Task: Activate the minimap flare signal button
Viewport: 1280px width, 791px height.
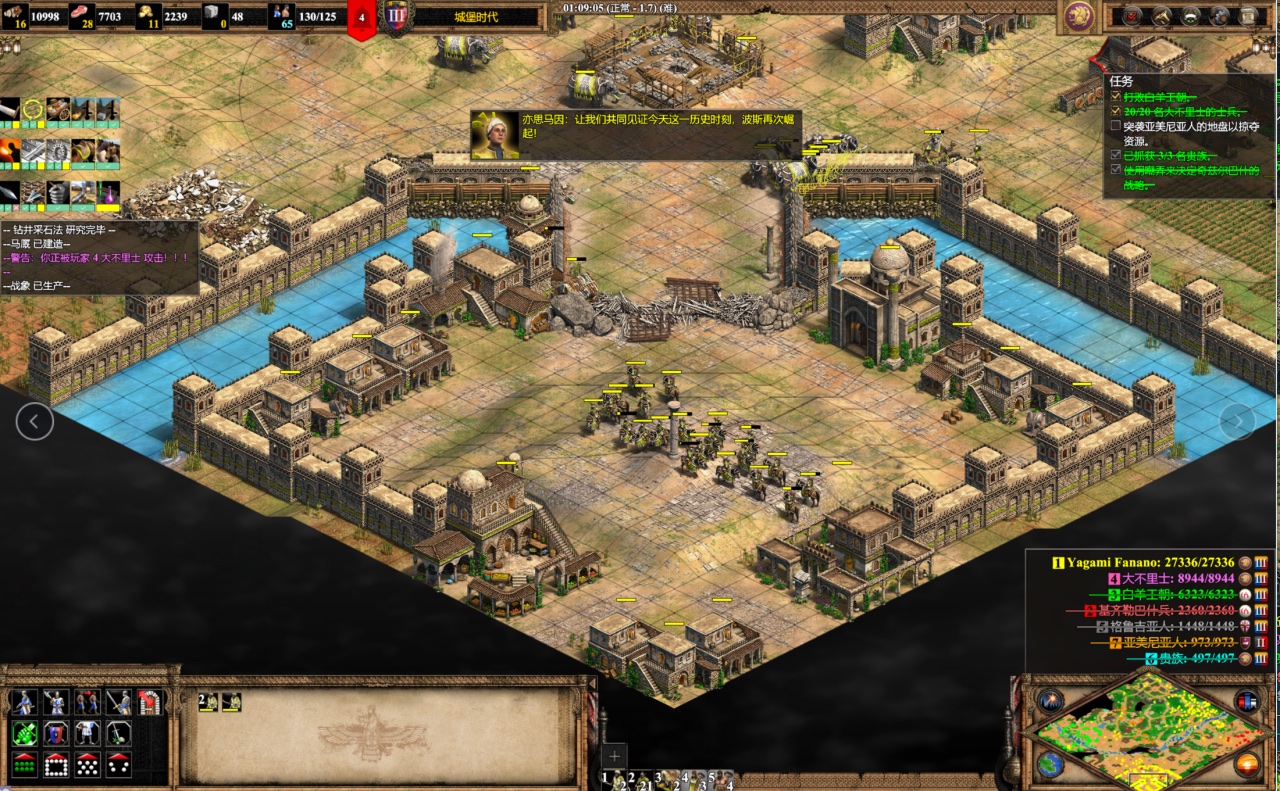Action: [1050, 701]
